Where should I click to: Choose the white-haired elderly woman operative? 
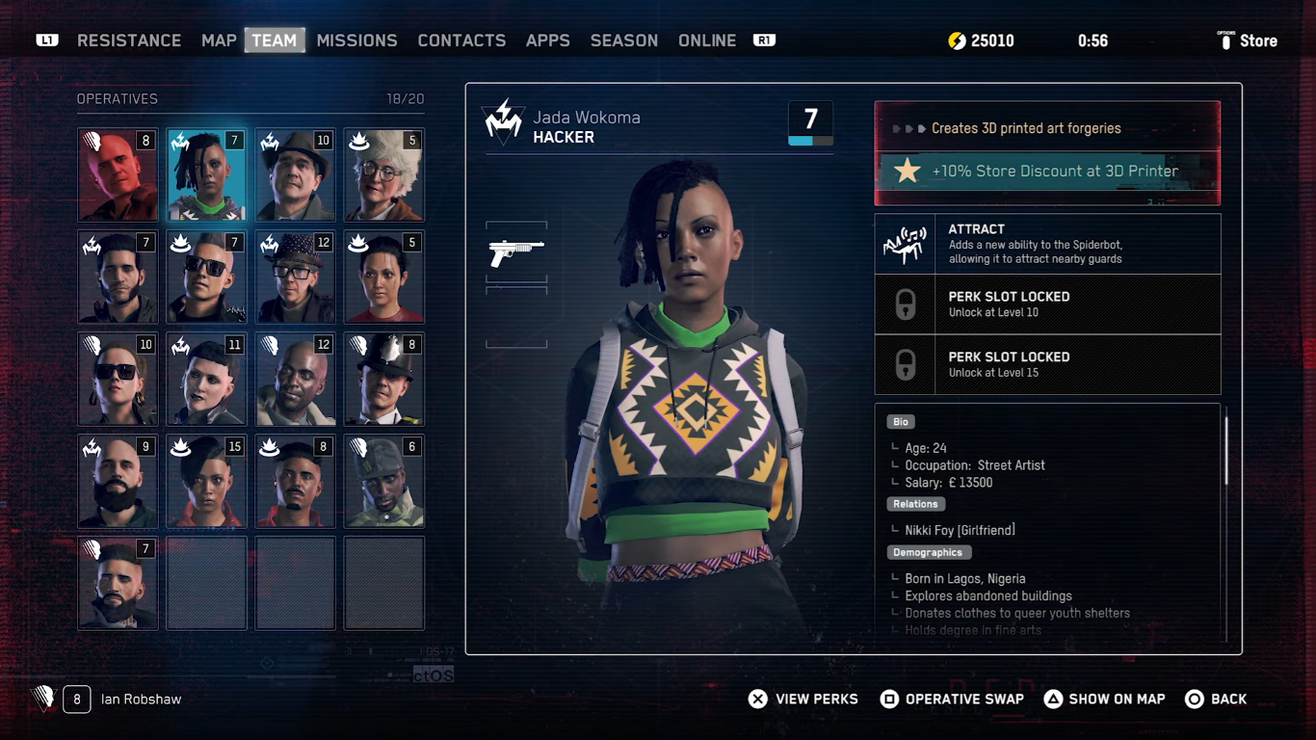(384, 175)
